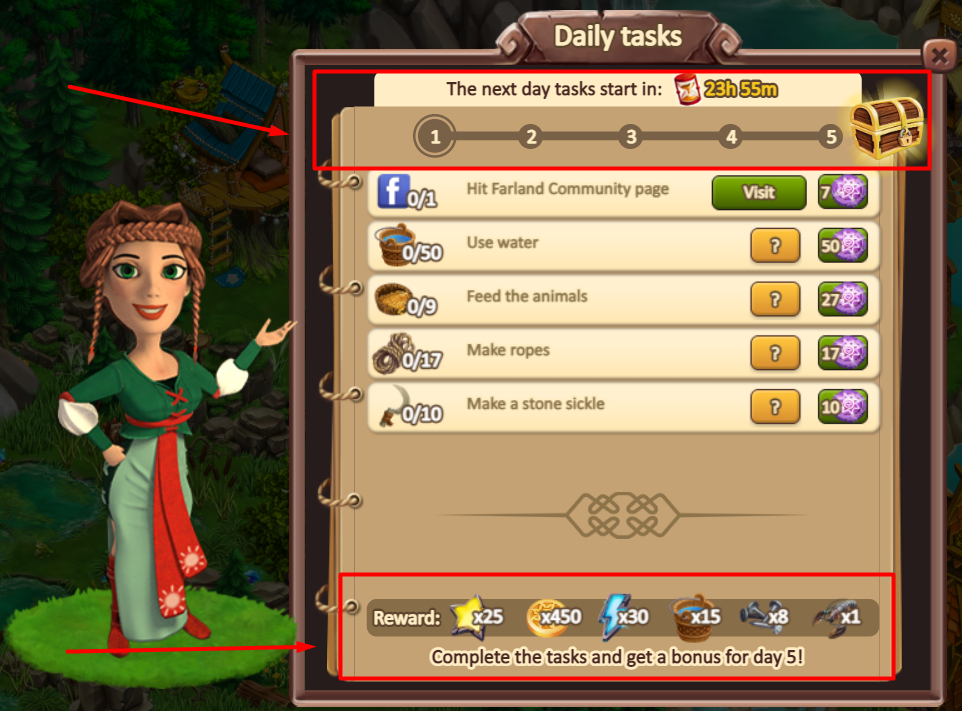962x711 pixels.
Task: Skip the Facebook task for 7 gems
Action: [842, 192]
